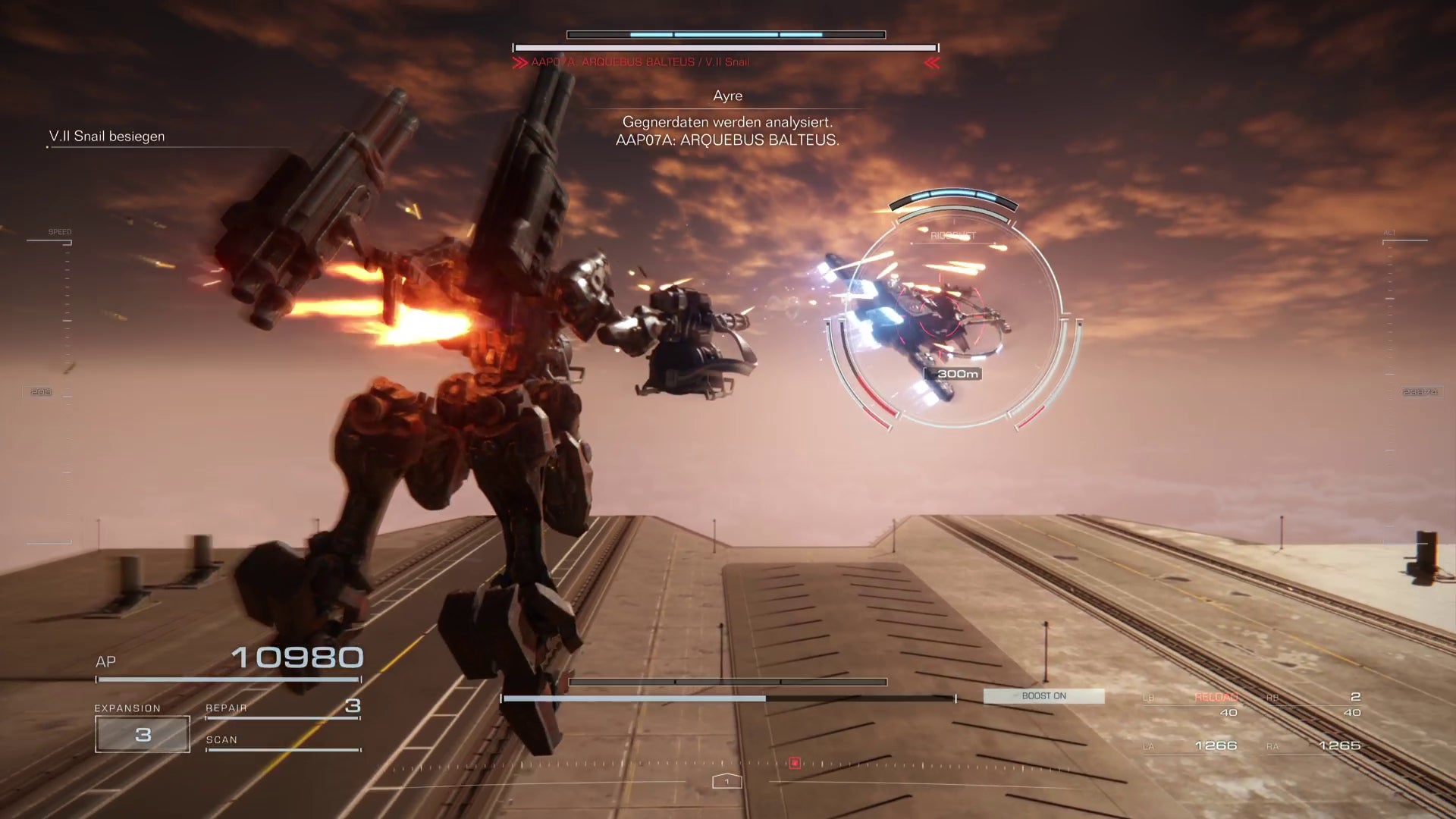
Task: Toggle the BOOST ON indicator
Action: [x=1044, y=695]
